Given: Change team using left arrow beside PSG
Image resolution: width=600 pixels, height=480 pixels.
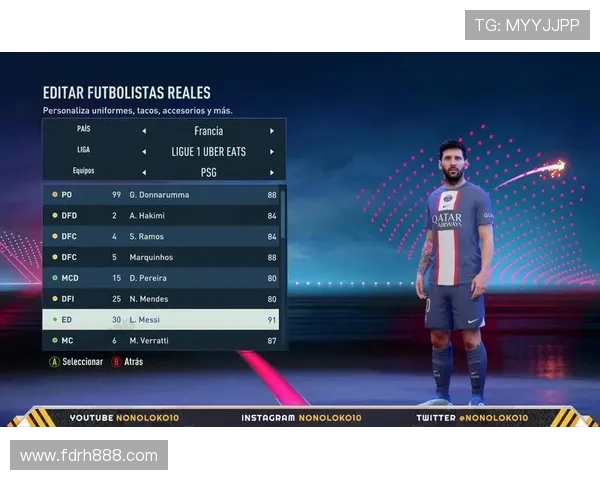Looking at the screenshot, I should point(143,172).
